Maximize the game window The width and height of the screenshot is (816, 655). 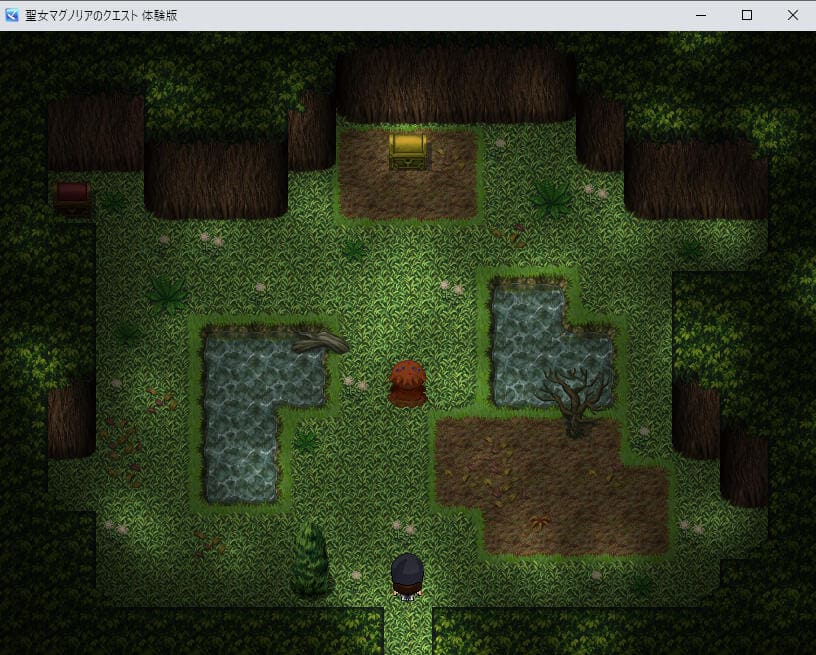coord(747,15)
